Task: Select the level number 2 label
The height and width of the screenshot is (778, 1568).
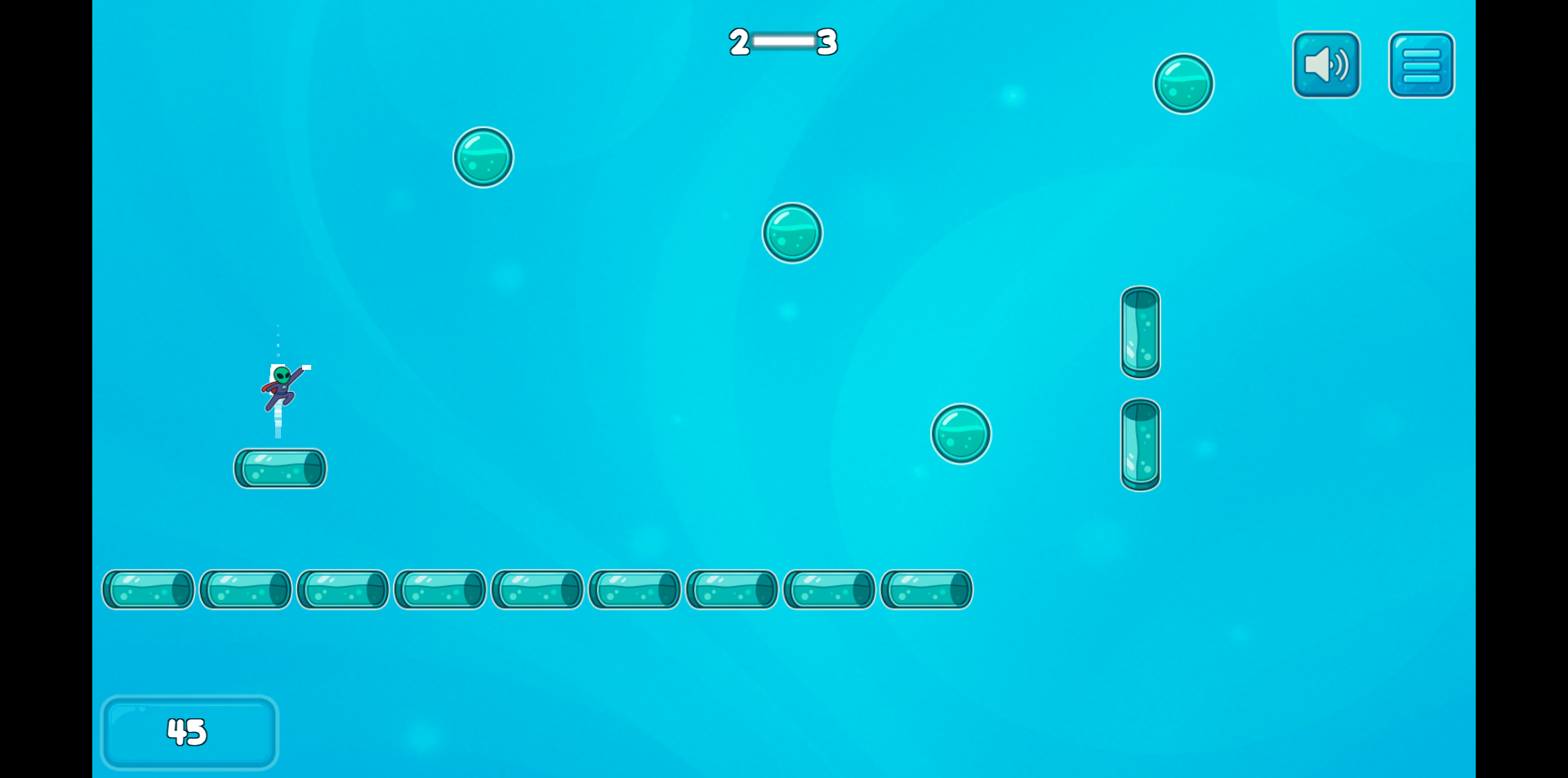Action: 737,43
